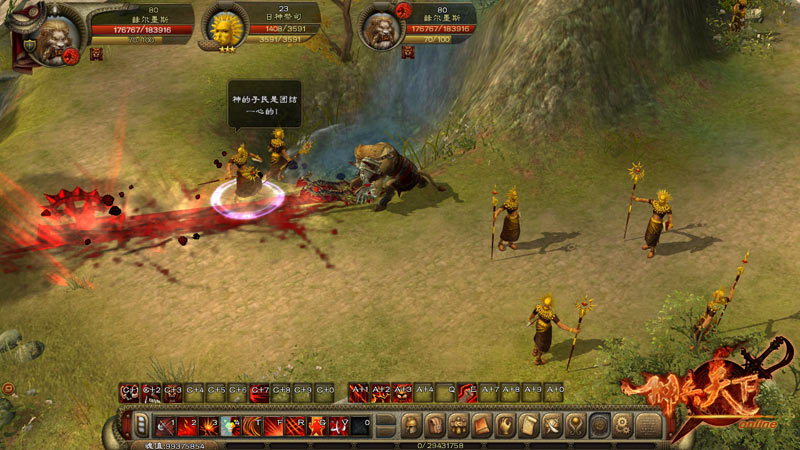The image size is (800, 450).
Task: Open the parchment scroll quest log
Action: pyautogui.click(x=529, y=425)
